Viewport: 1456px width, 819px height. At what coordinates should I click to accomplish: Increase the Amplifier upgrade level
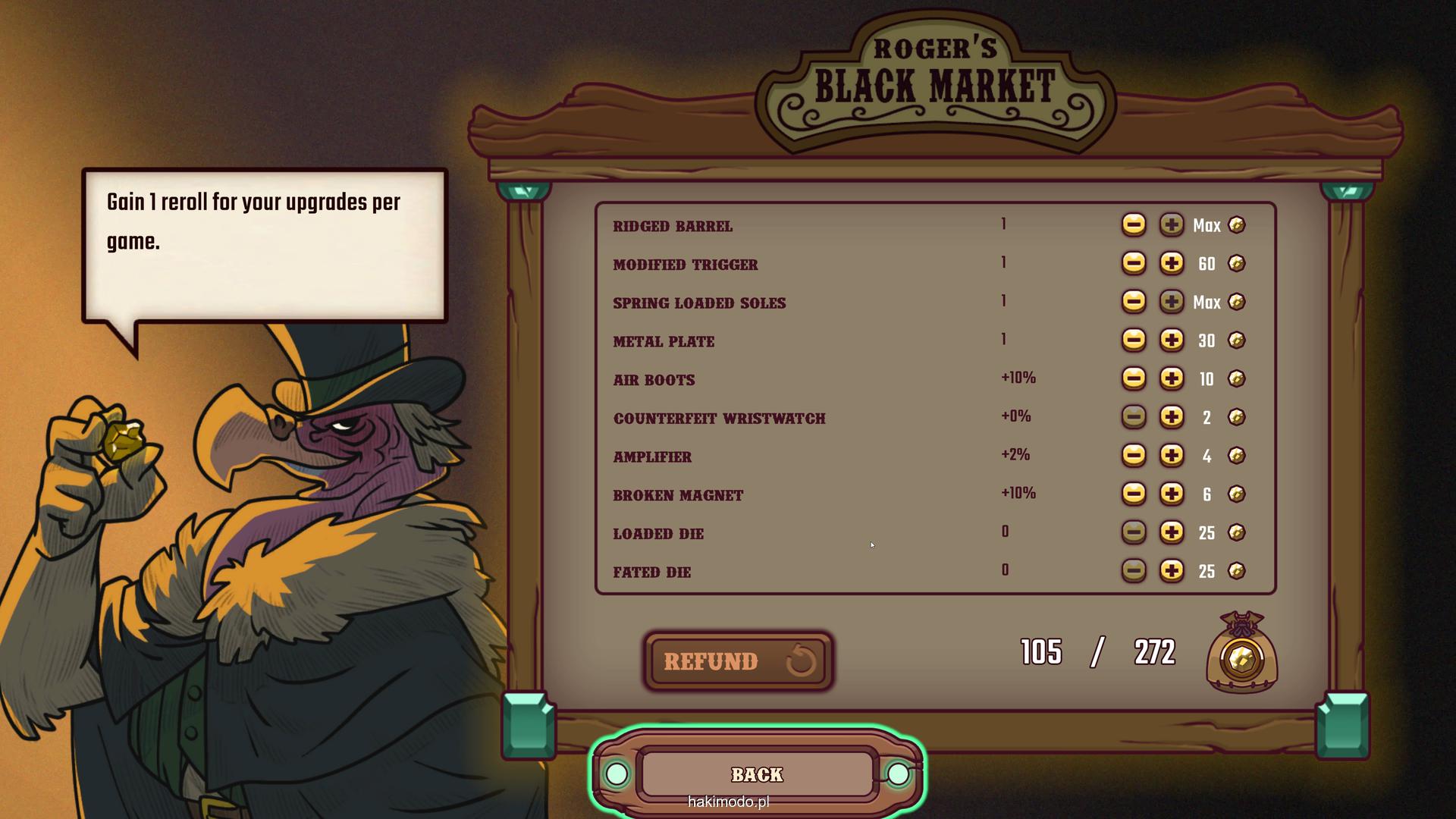pos(1171,455)
